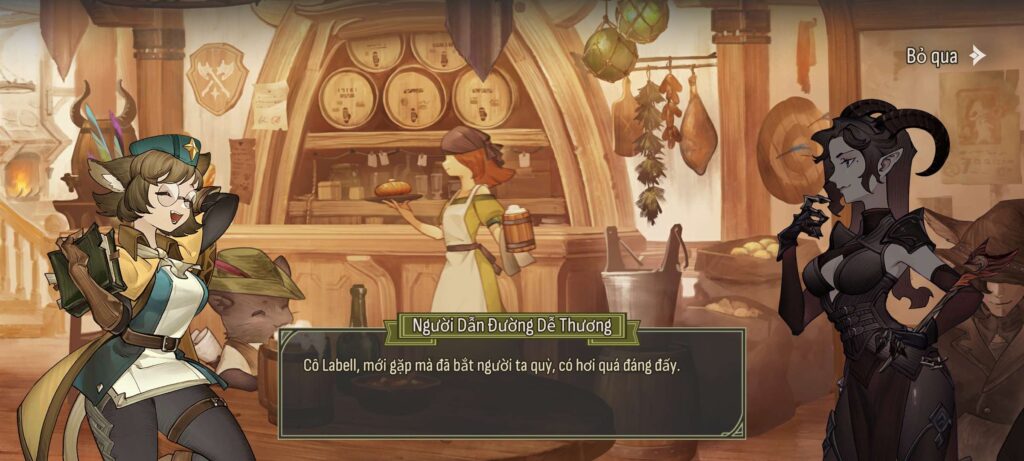Viewport: 1024px width, 461px height.
Task: Skip the cutscene with Bỏ qua
Action: coord(945,56)
